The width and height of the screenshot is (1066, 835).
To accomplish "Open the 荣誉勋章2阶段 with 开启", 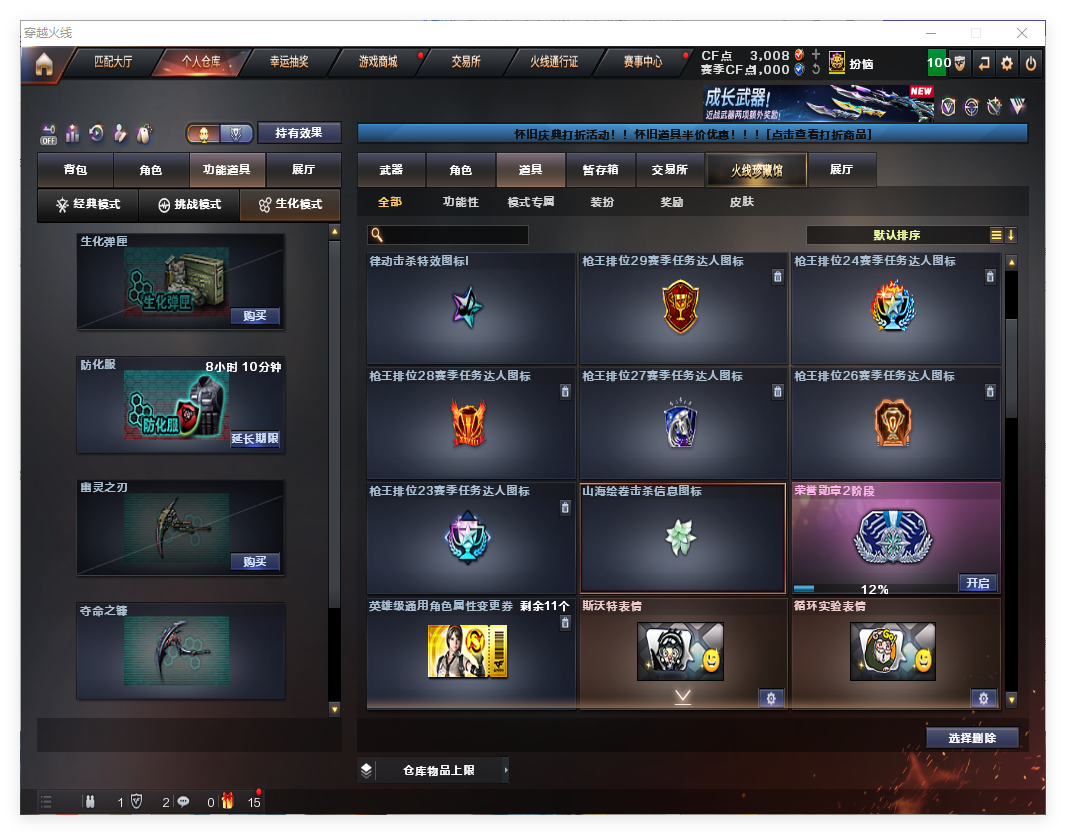I will [x=977, y=583].
